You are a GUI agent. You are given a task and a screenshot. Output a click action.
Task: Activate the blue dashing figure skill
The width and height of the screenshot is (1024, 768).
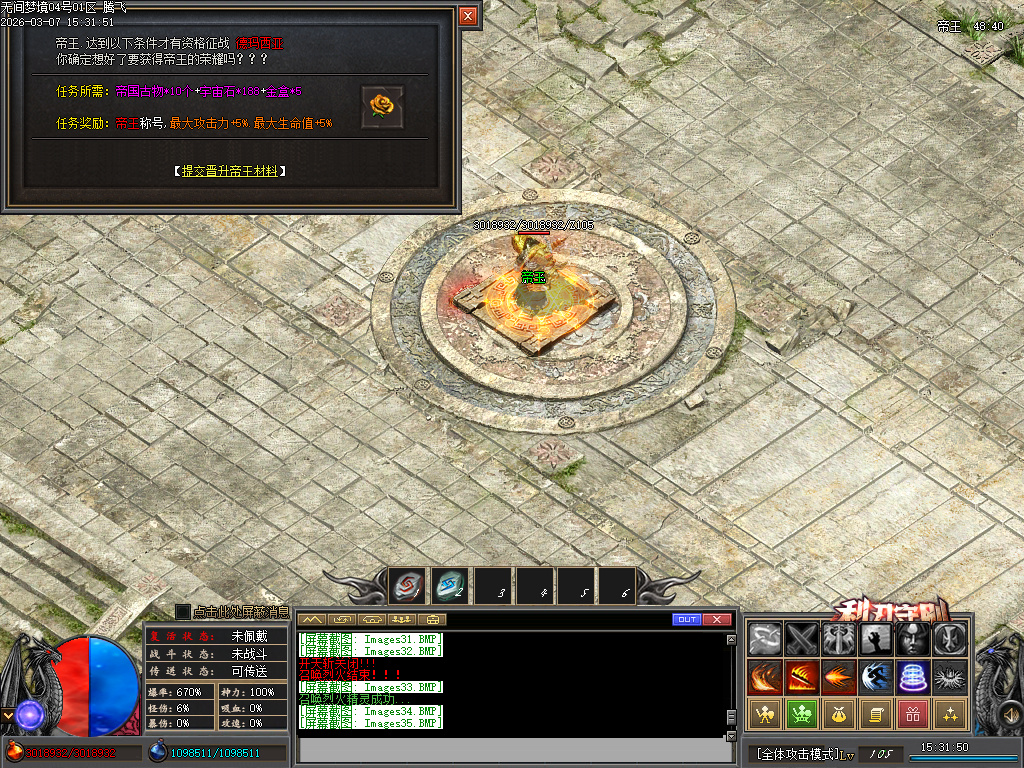coord(876,677)
